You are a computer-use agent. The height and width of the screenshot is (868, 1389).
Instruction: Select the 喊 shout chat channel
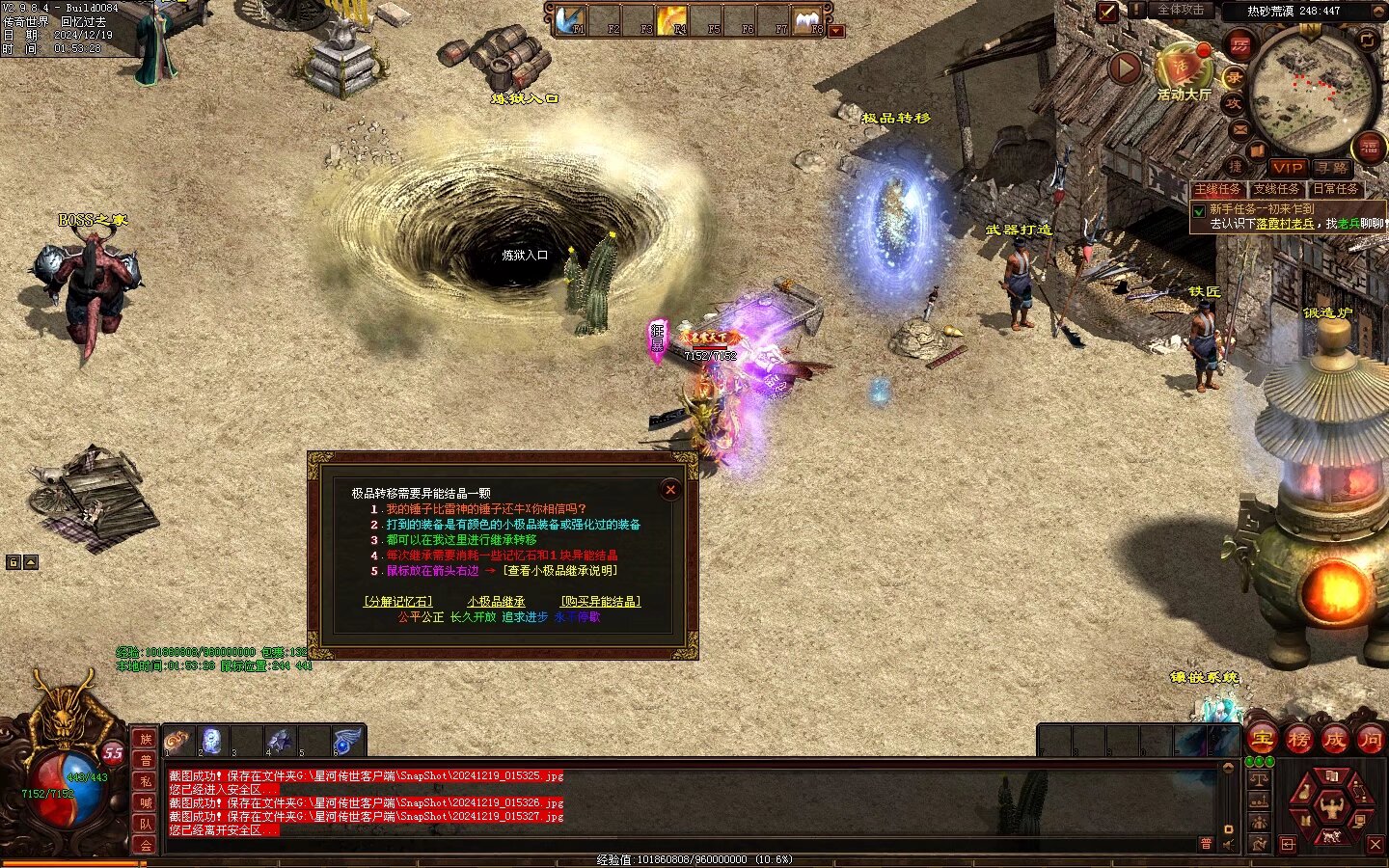pos(146,802)
